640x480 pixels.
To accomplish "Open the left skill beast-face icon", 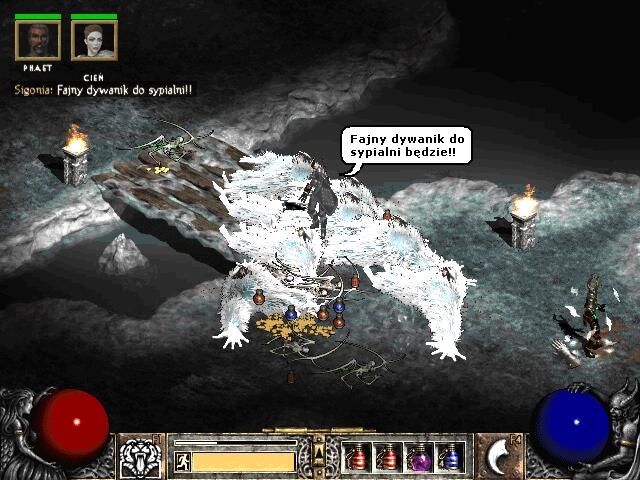I will pyautogui.click(x=139, y=457).
